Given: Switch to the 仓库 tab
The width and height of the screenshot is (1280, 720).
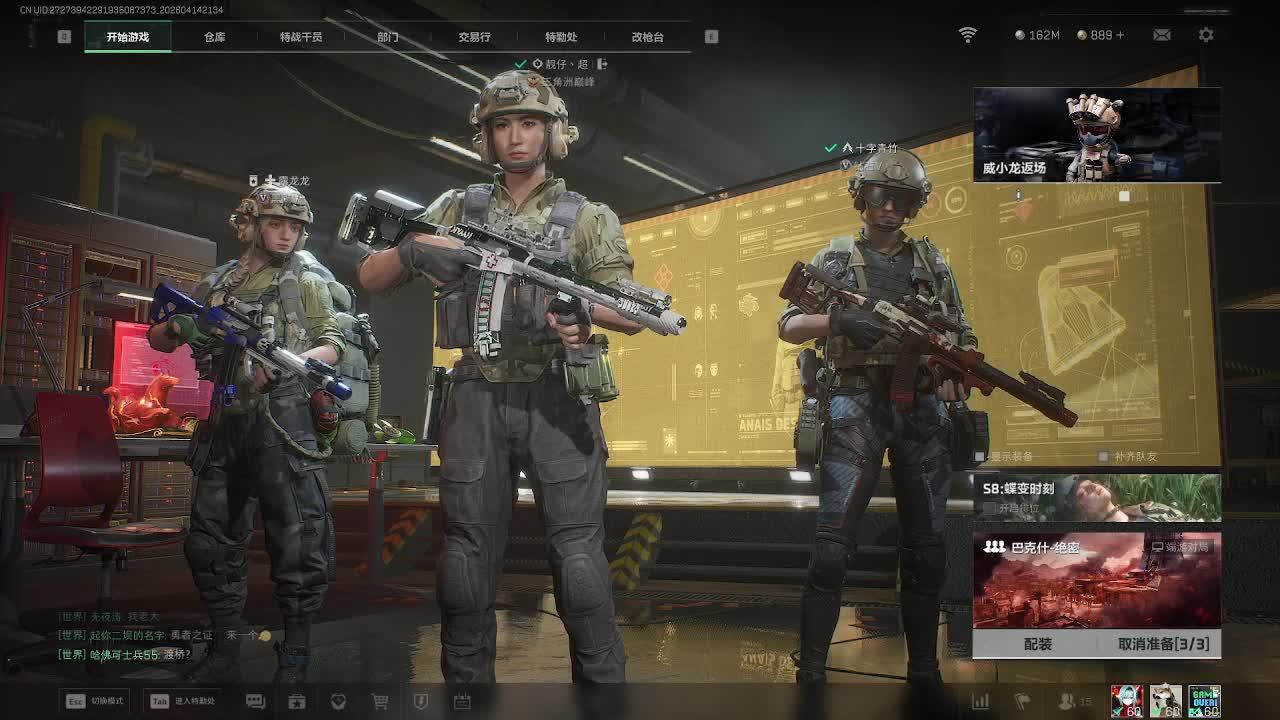Looking at the screenshot, I should [x=214, y=37].
